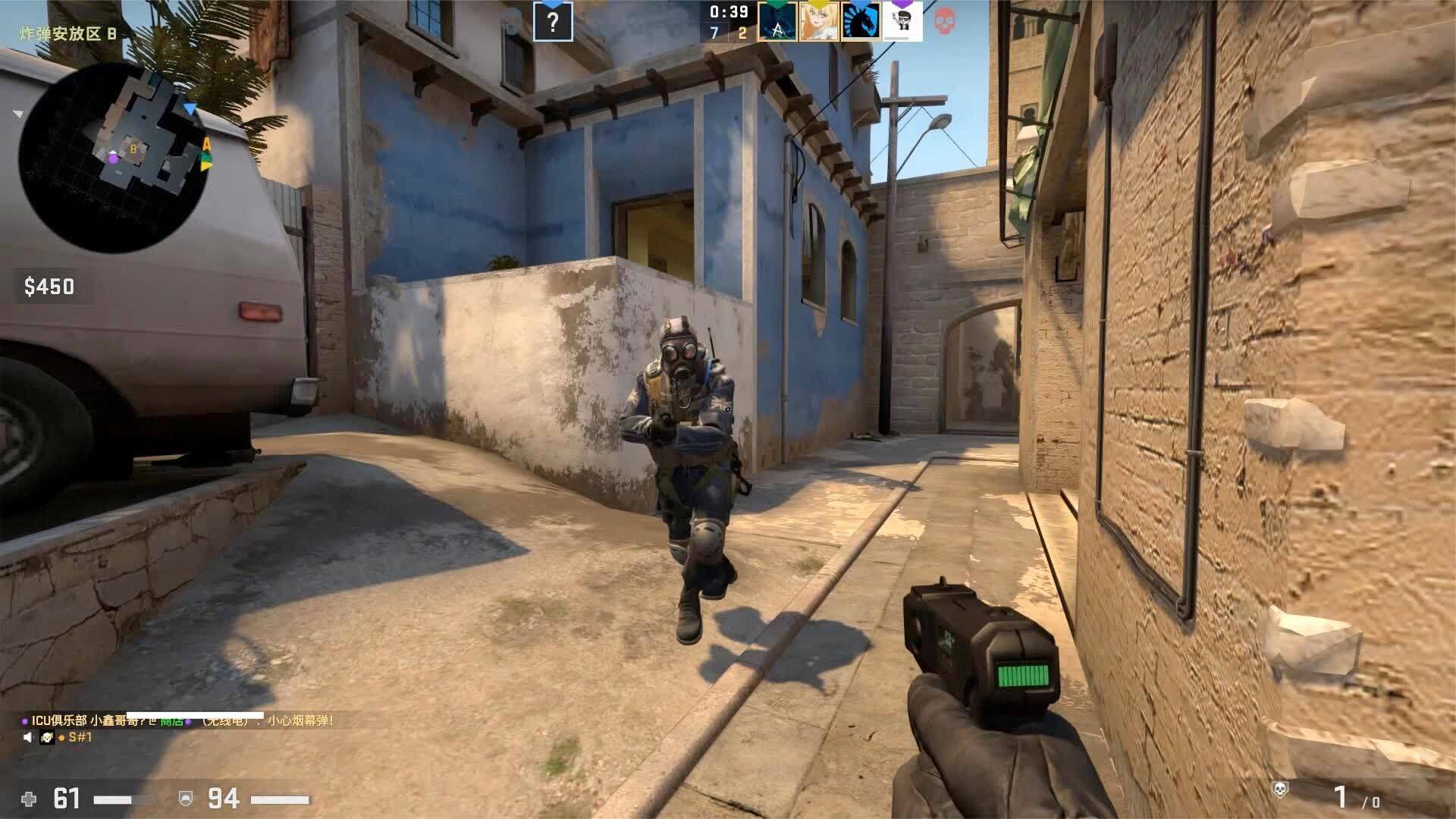Click the health bar next to 61
This screenshot has width=1456, height=819.
tap(124, 799)
